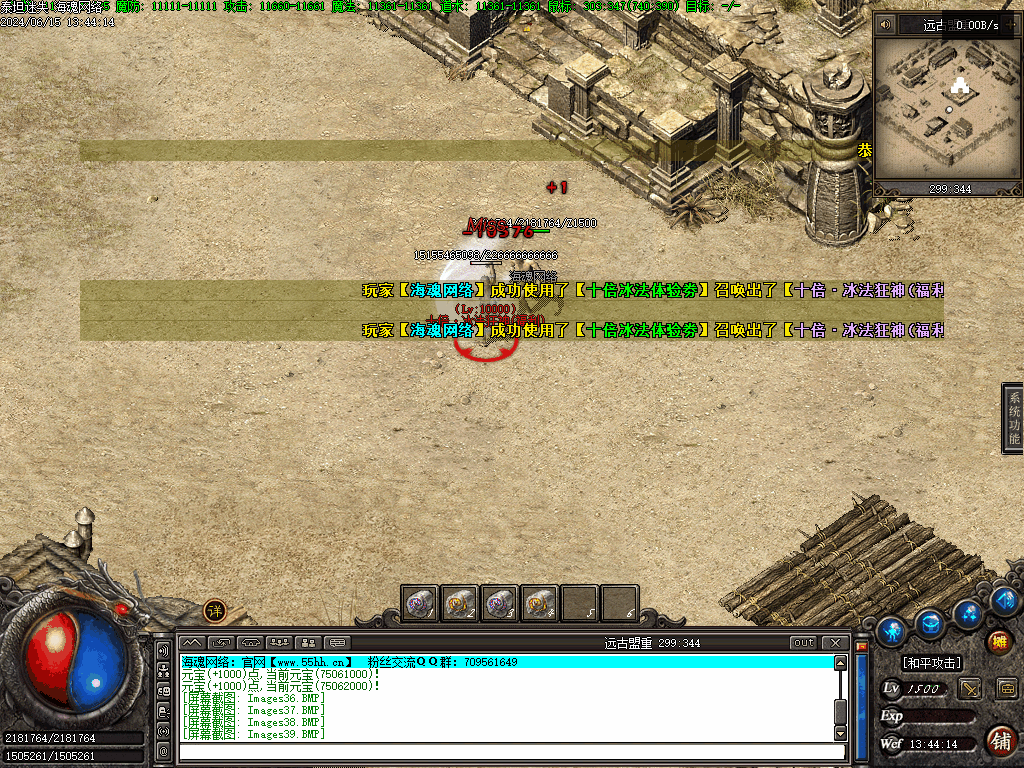The image size is (1024, 768).
Task: Open the 系统功能 side panel
Action: (1013, 417)
